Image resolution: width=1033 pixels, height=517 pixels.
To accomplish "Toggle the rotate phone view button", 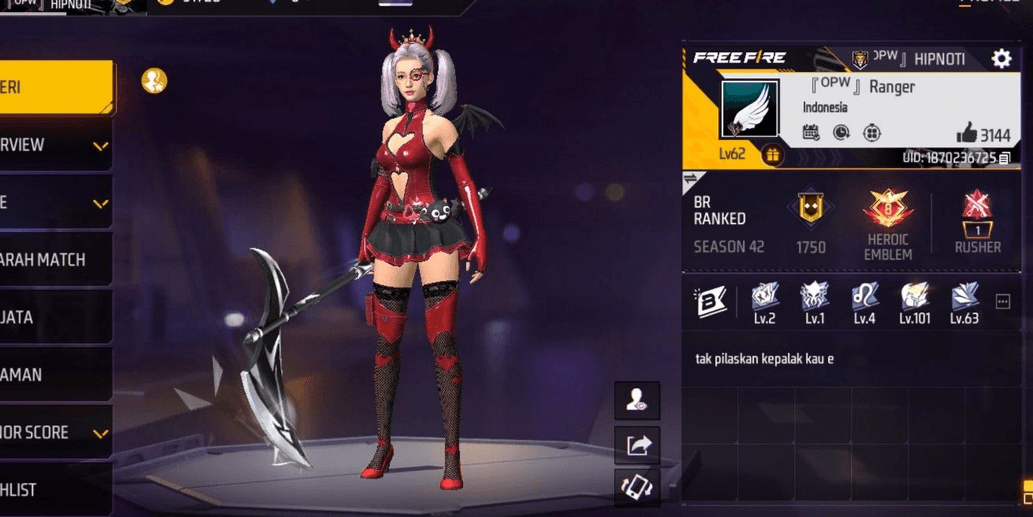I will tap(637, 489).
